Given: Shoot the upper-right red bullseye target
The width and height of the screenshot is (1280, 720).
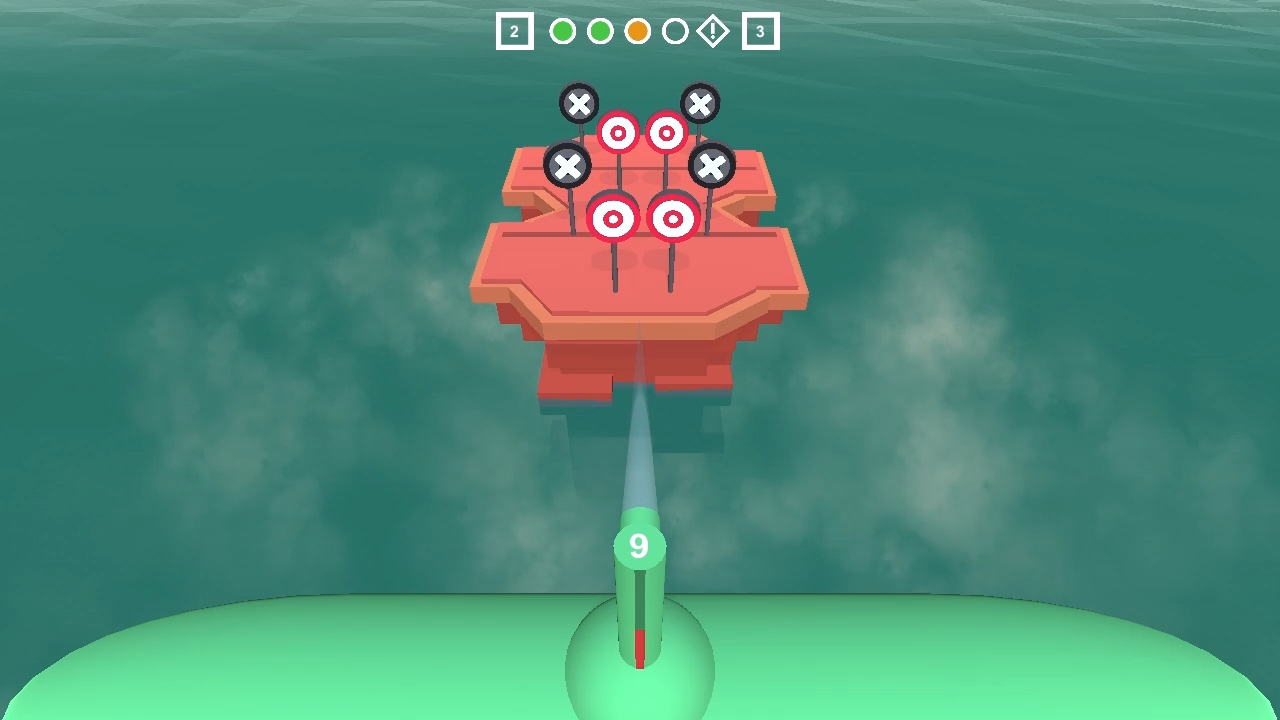Looking at the screenshot, I should [665, 131].
